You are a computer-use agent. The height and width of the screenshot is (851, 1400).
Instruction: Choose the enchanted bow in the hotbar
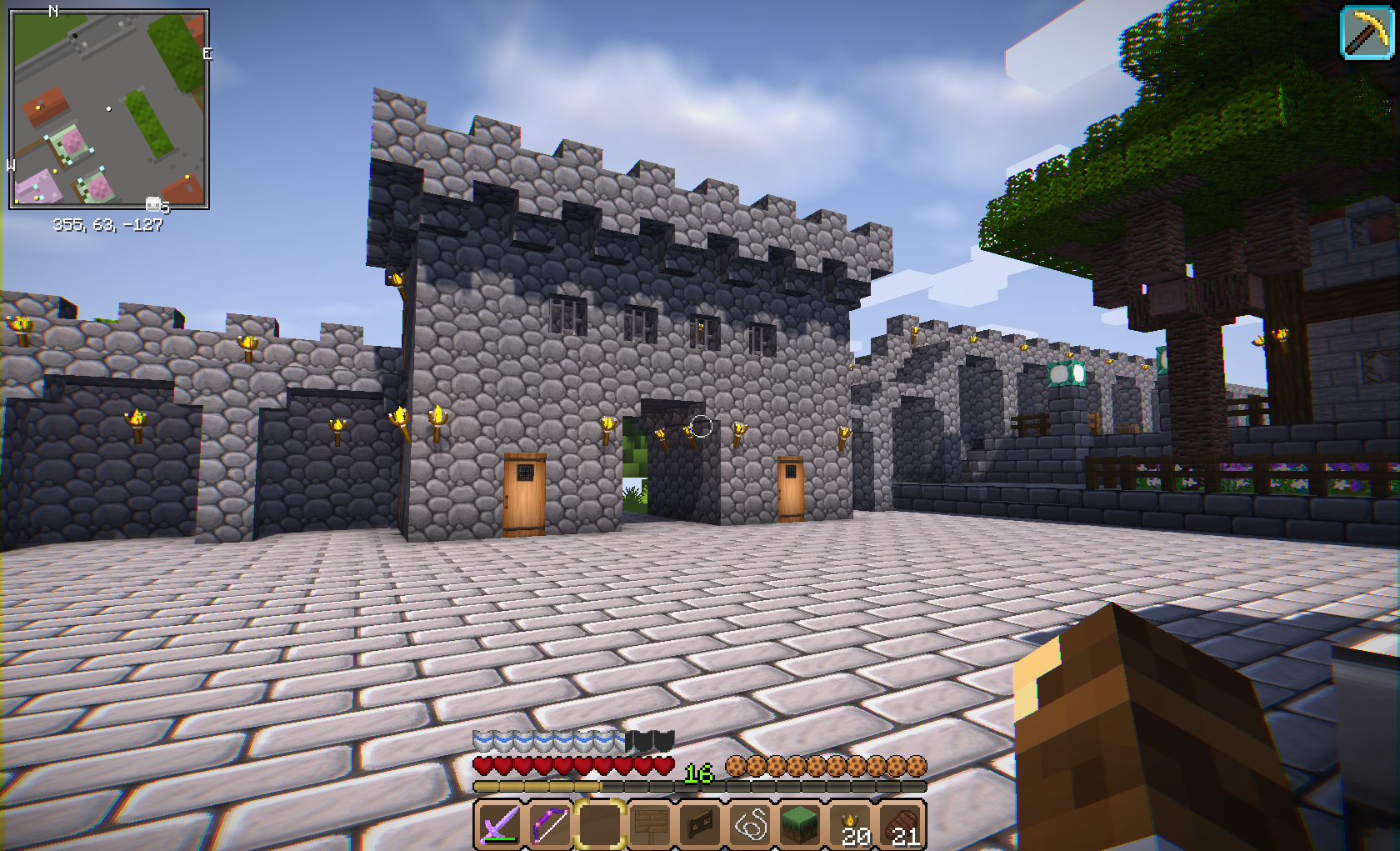(549, 825)
